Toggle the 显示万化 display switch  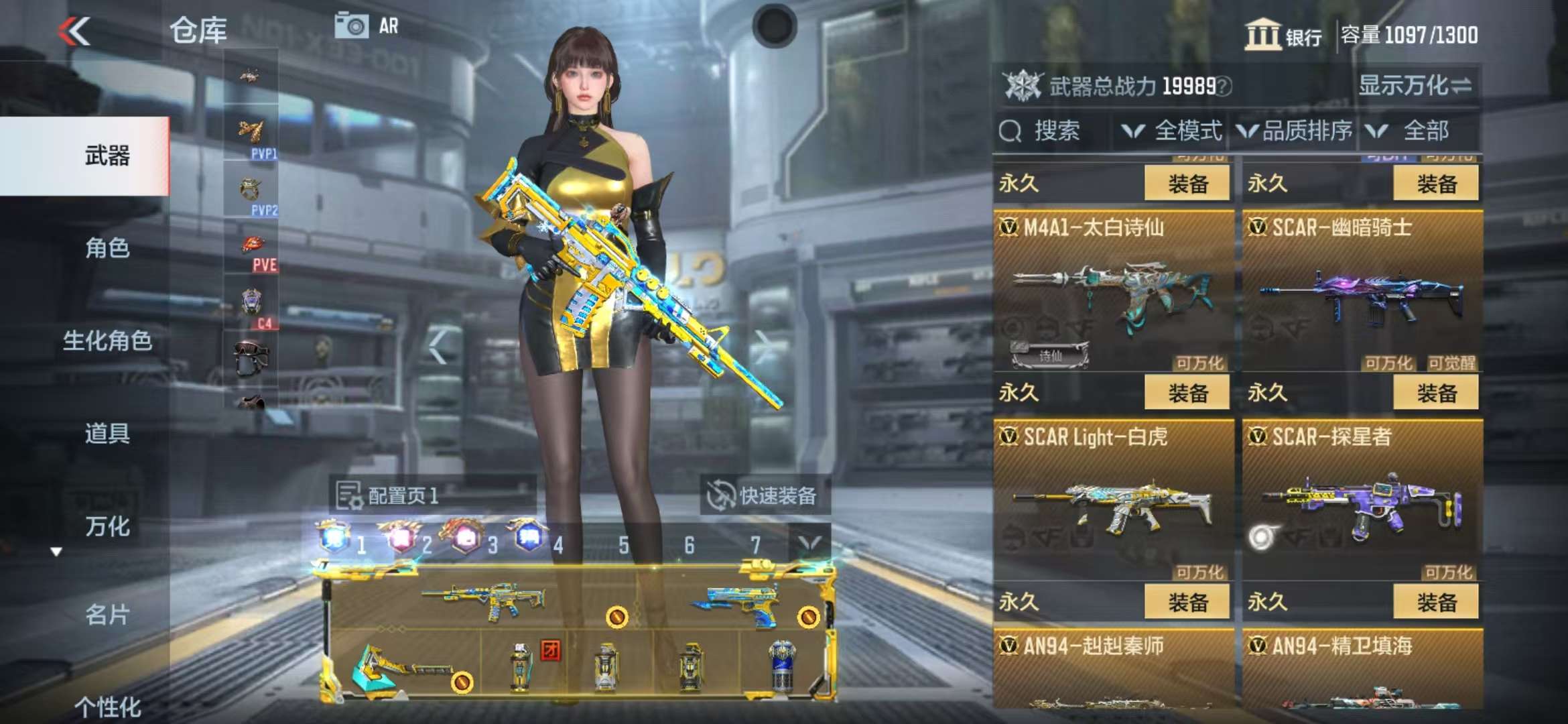pos(1415,86)
